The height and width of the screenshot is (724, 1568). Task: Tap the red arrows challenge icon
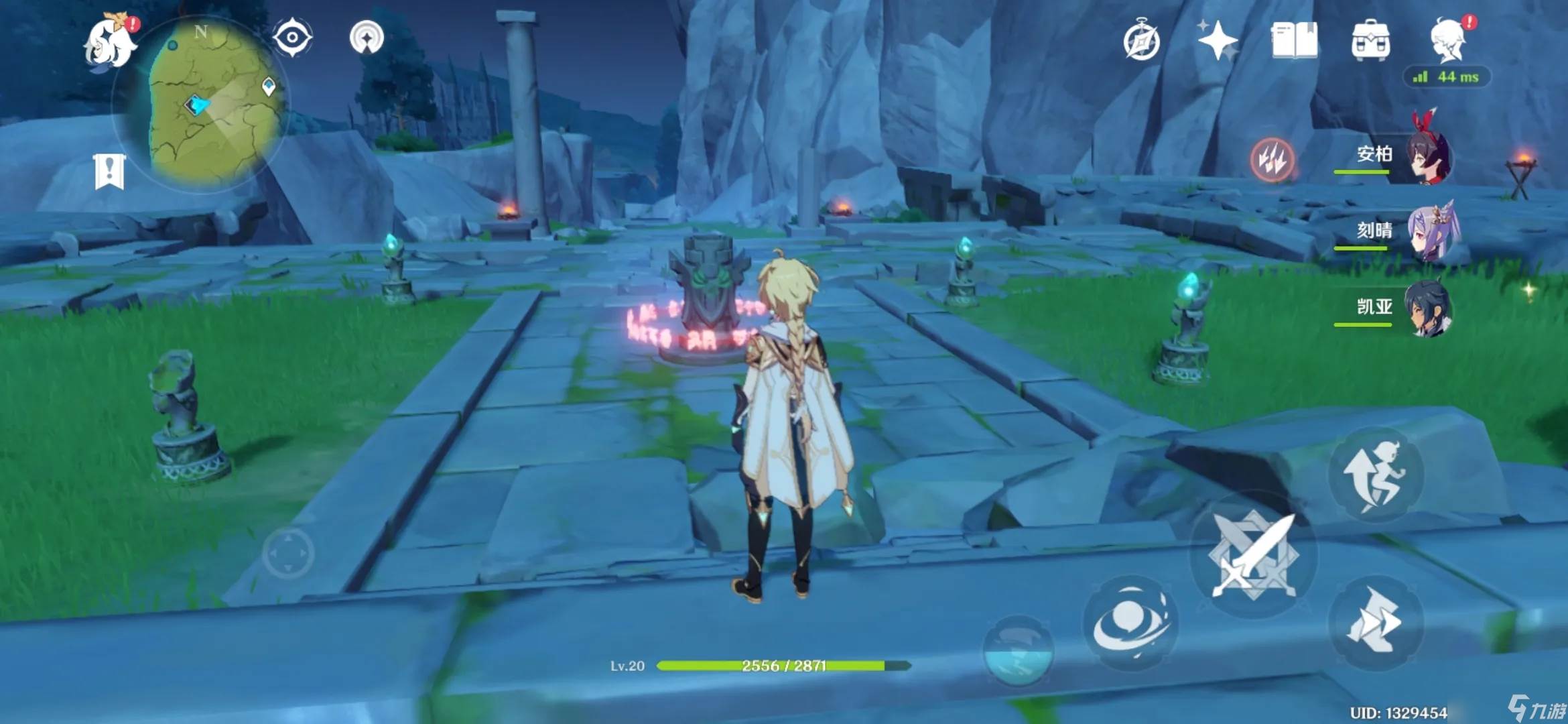tap(1272, 160)
